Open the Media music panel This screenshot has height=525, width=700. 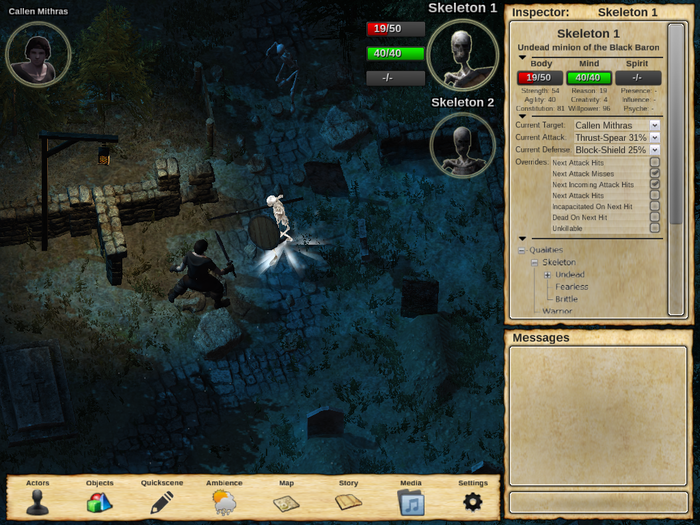[x=411, y=498]
